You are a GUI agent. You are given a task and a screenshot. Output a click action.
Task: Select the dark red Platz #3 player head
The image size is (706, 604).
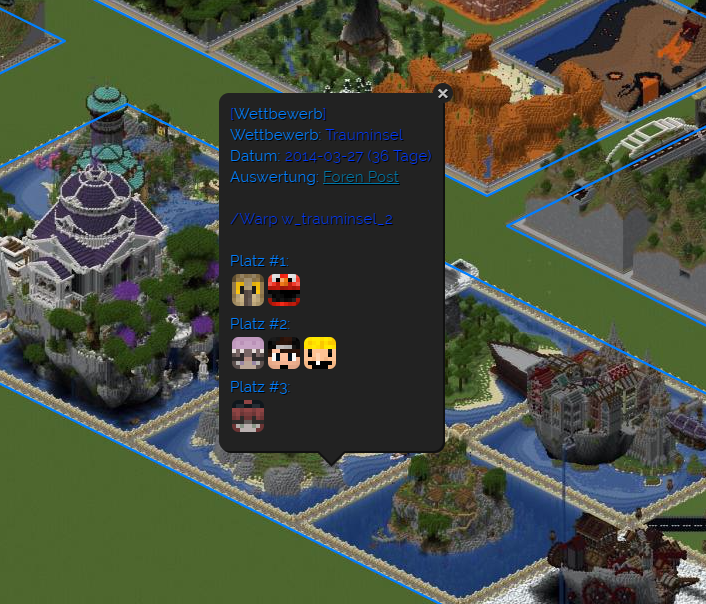(x=248, y=415)
